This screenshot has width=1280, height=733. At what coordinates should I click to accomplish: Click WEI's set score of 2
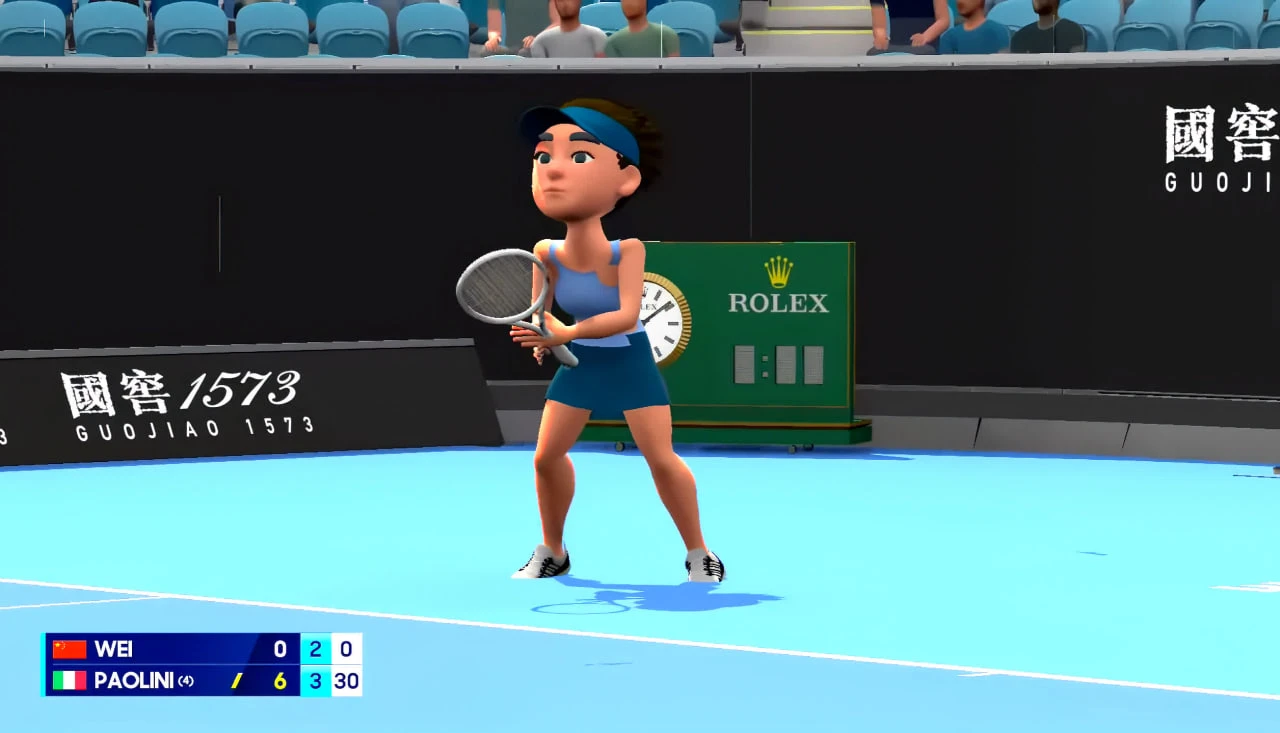(315, 649)
